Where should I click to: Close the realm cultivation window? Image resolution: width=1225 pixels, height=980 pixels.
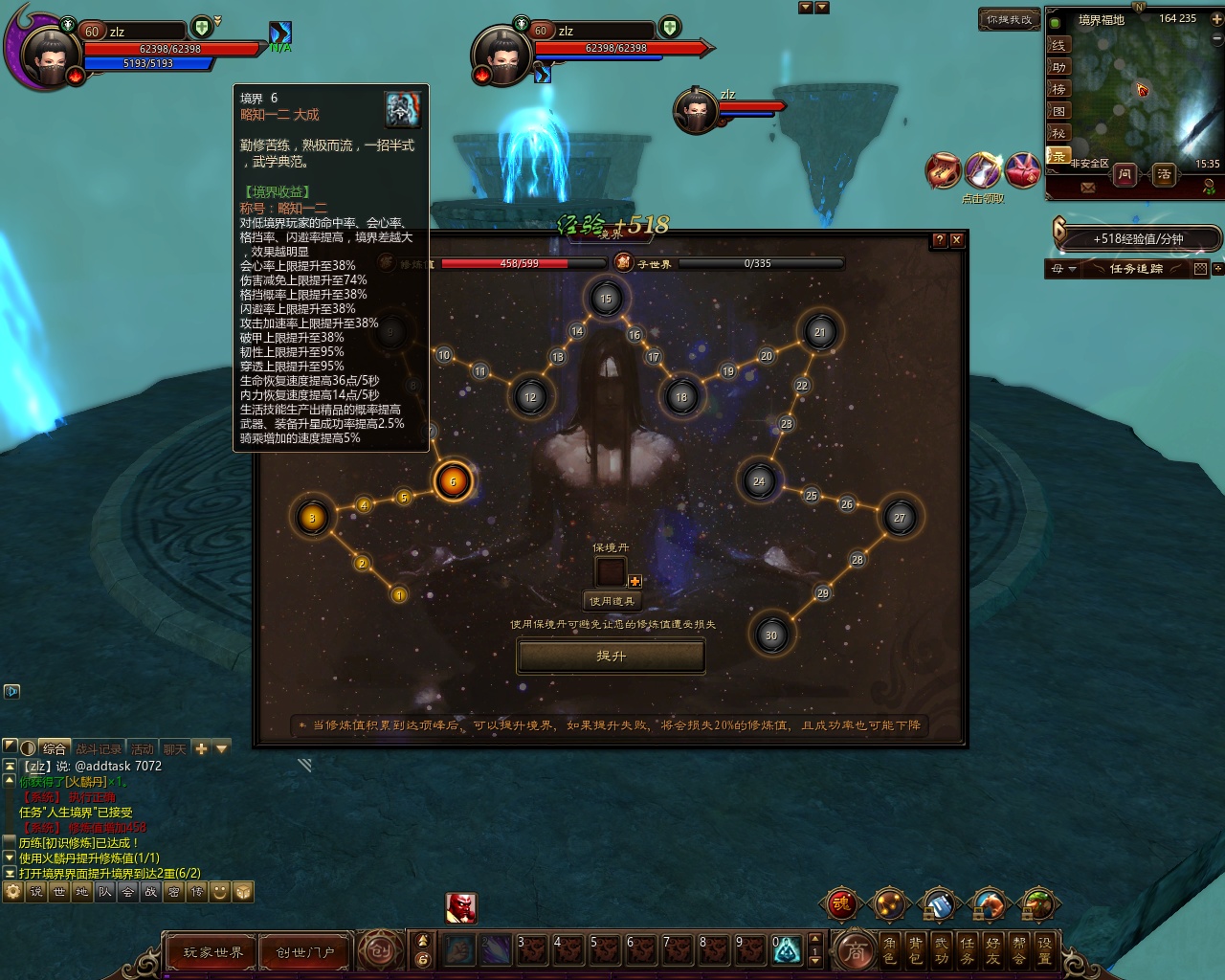(956, 240)
